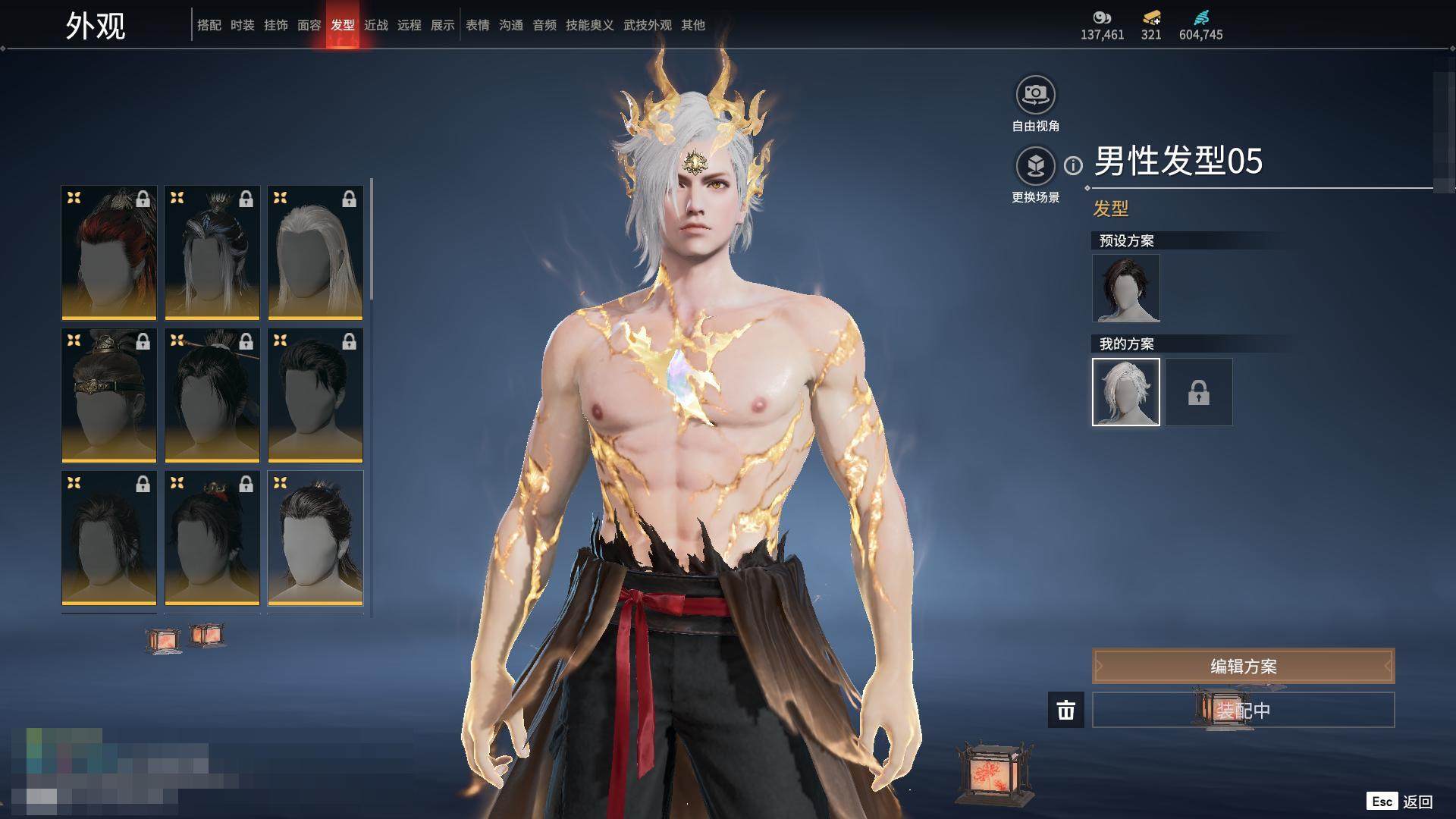This screenshot has width=1456, height=819.
Task: Pick the red ponytail hairstyle tile
Action: [x=109, y=253]
